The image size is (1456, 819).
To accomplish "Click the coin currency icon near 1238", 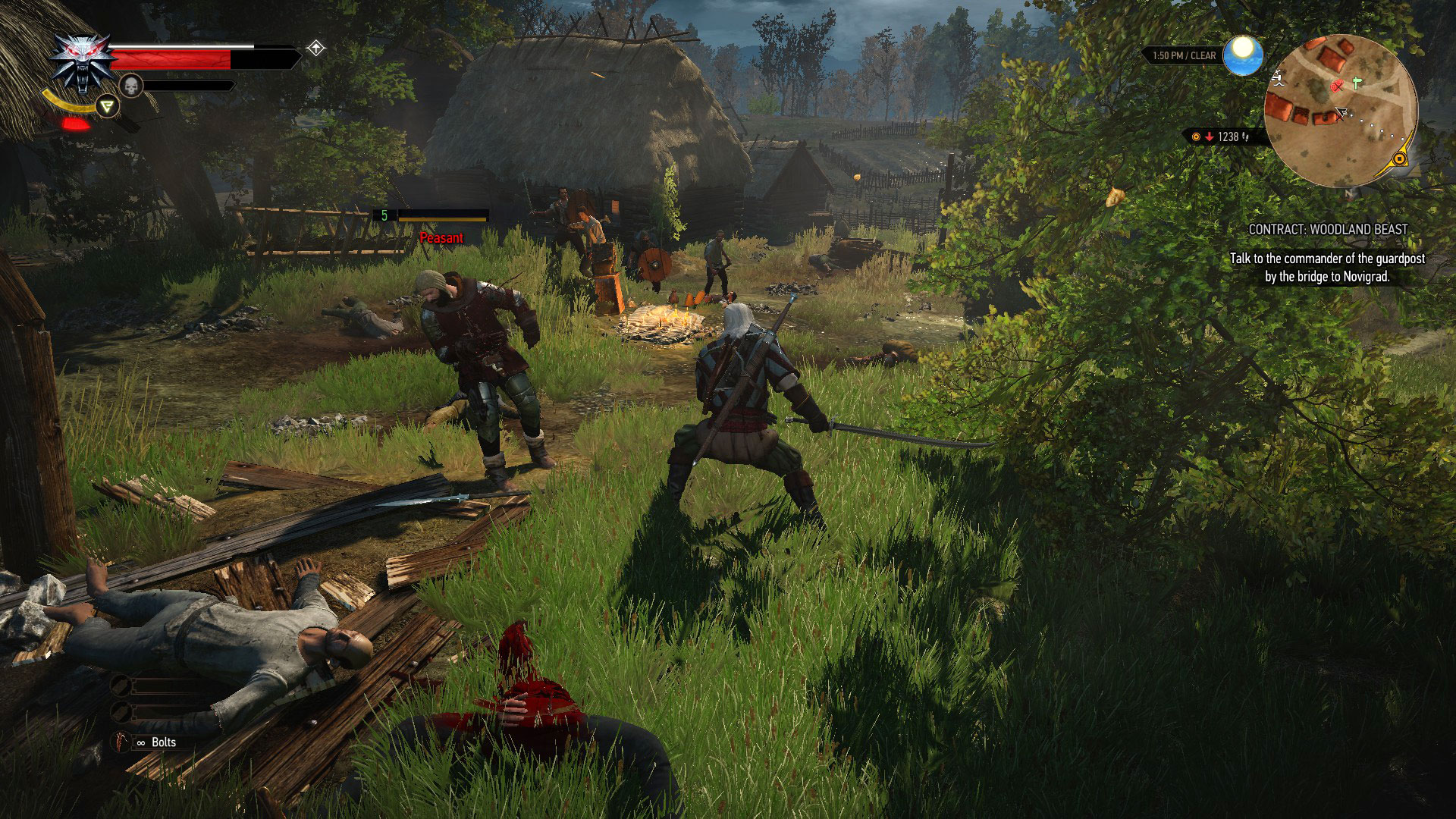I will tap(1196, 136).
